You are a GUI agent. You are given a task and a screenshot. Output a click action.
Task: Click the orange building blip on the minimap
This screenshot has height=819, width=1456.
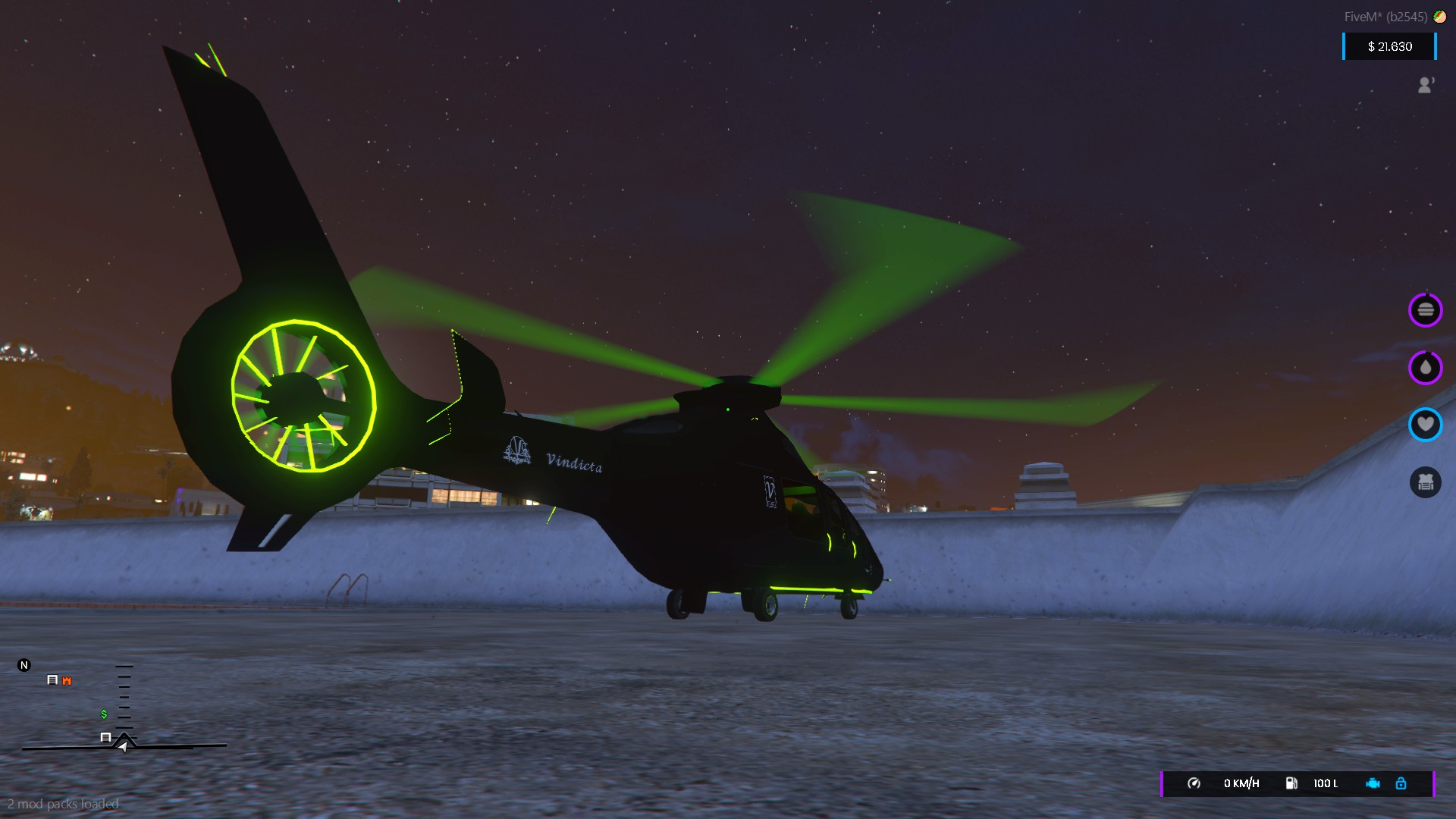click(65, 680)
